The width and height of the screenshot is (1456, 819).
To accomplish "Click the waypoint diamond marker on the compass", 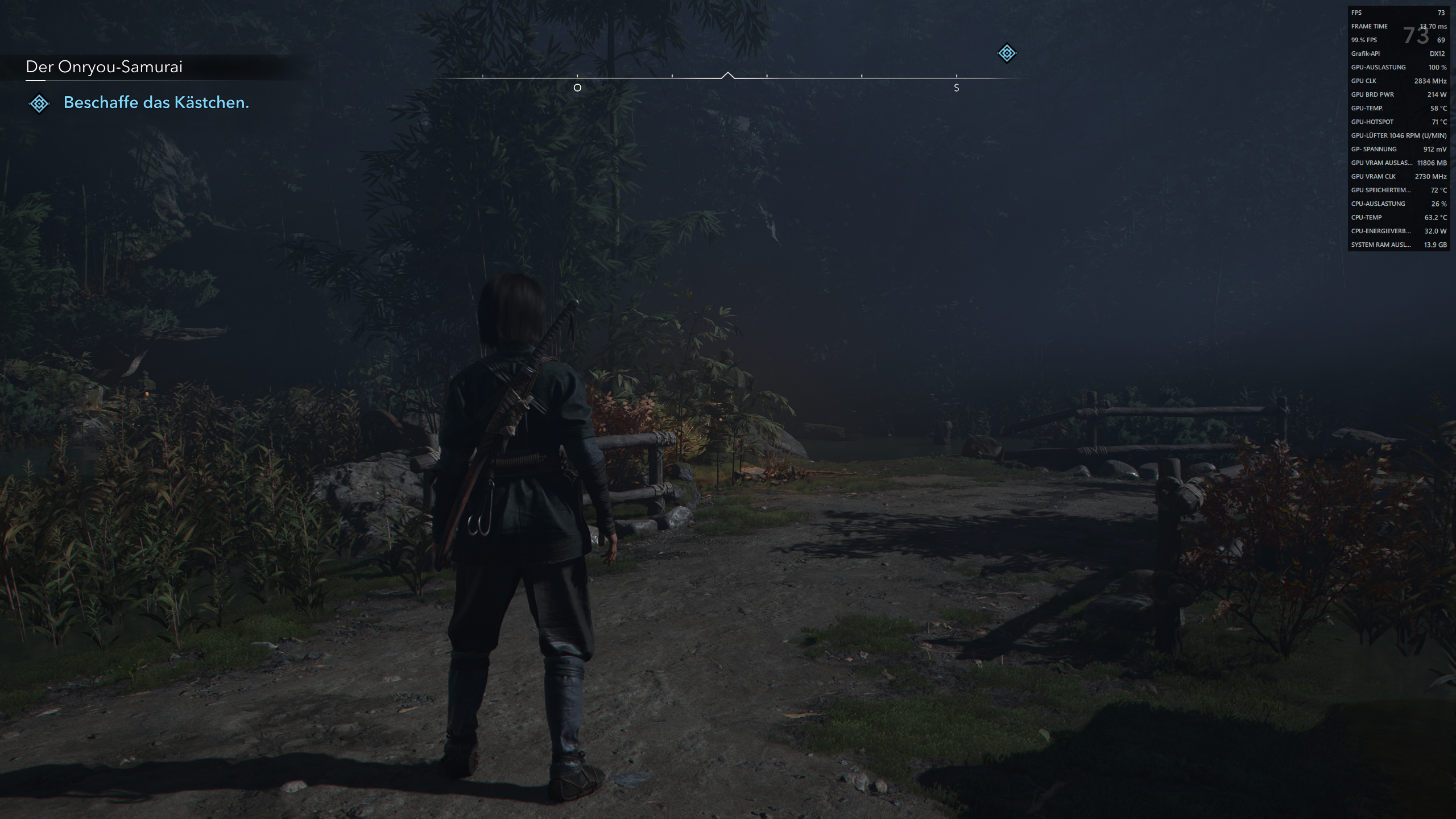I will [1006, 53].
